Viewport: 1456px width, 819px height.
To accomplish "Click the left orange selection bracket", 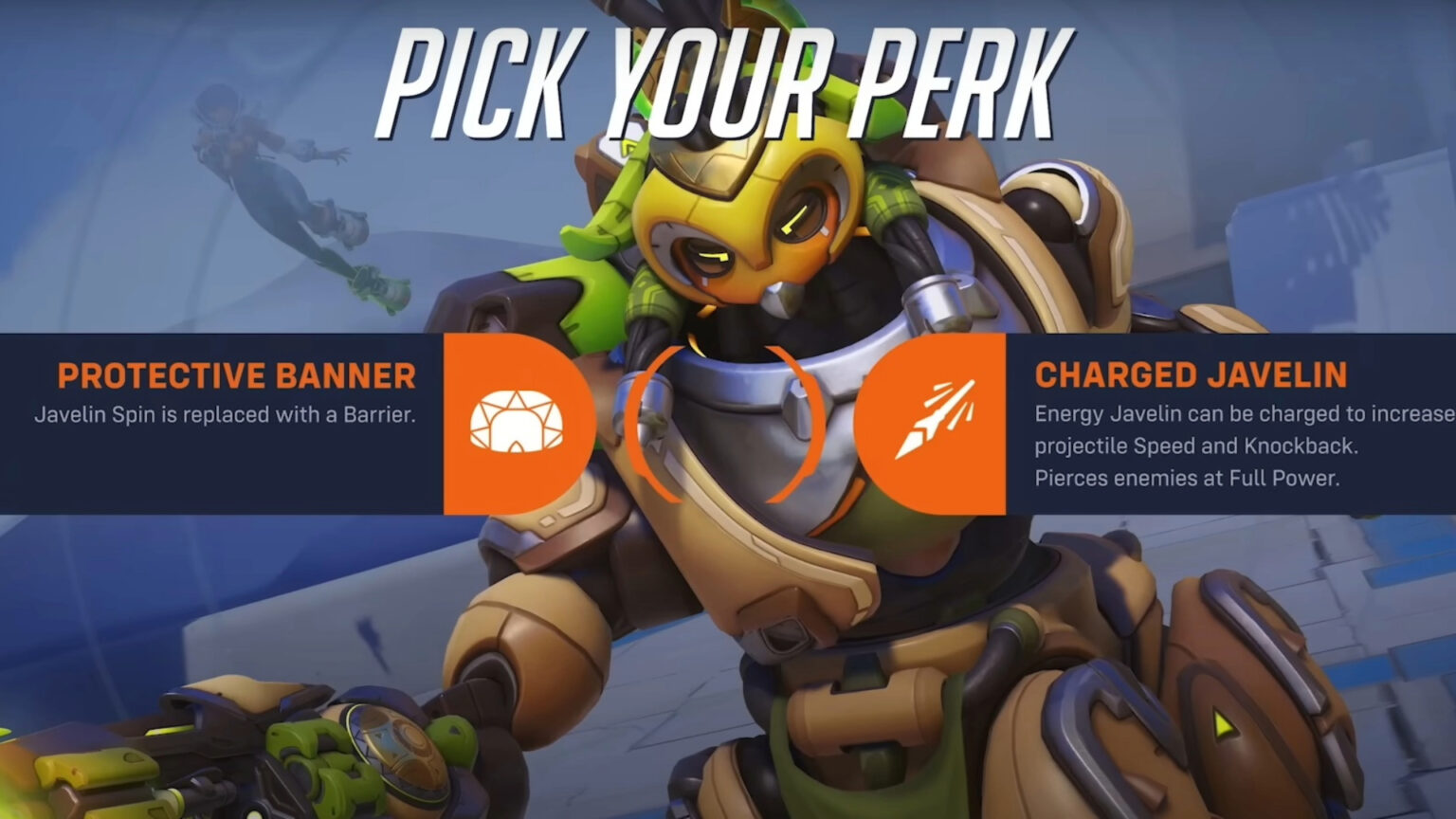I will point(637,422).
